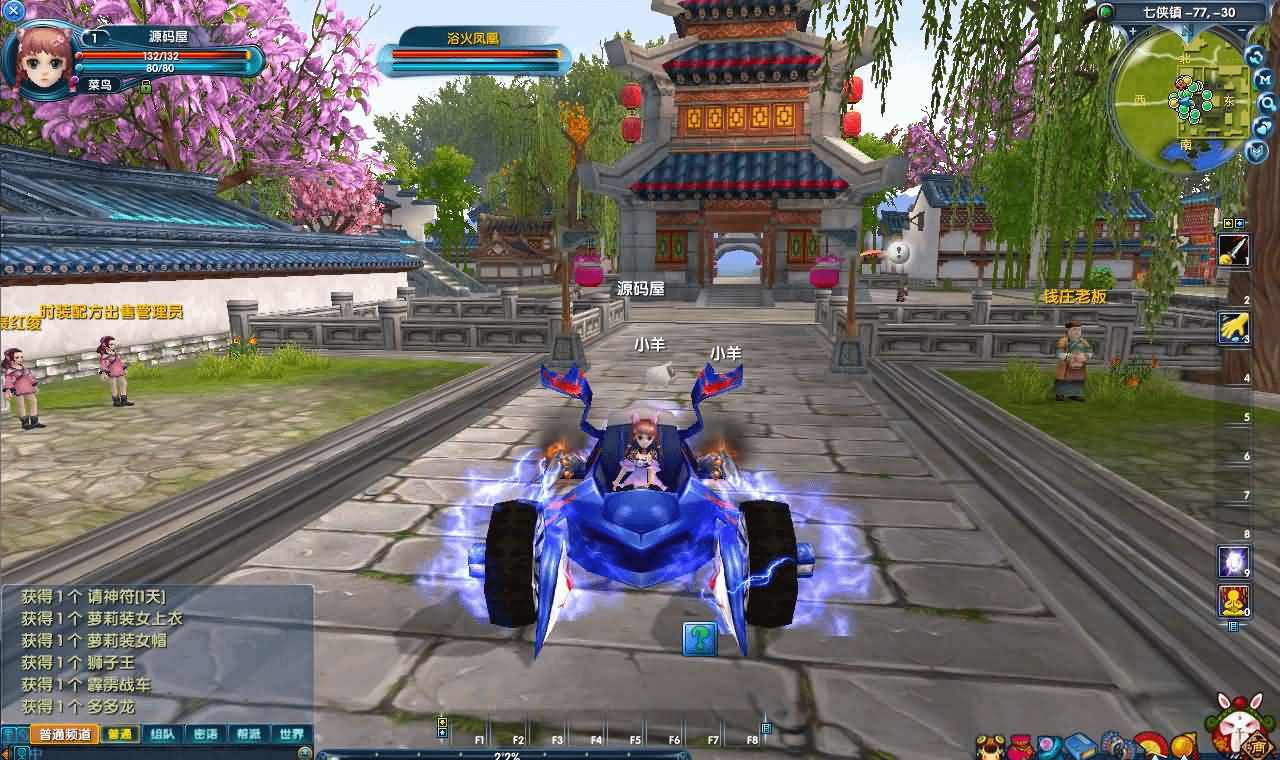The image size is (1280, 760).
Task: Select the 密语 (whisper) chat tab
Action: 205,734
